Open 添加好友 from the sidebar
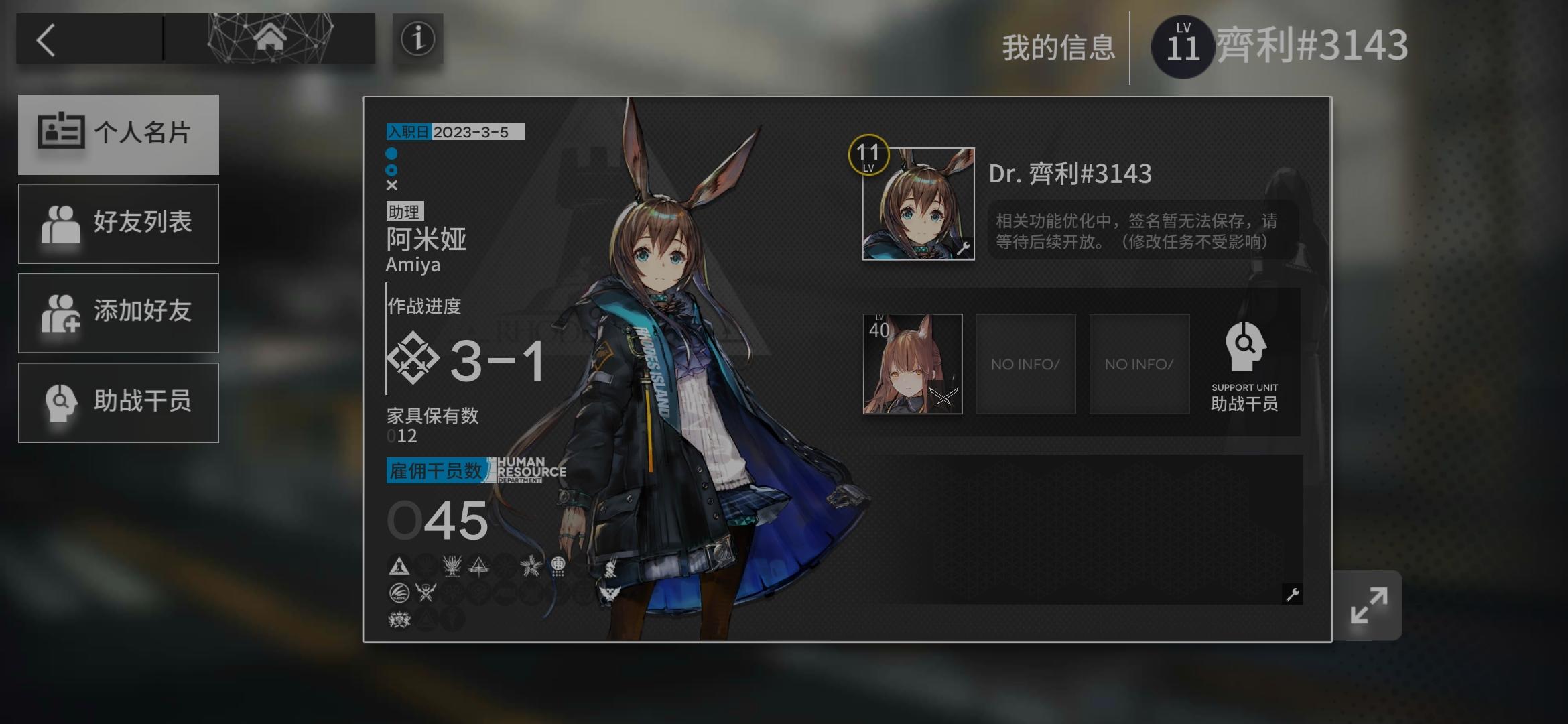 (x=119, y=312)
